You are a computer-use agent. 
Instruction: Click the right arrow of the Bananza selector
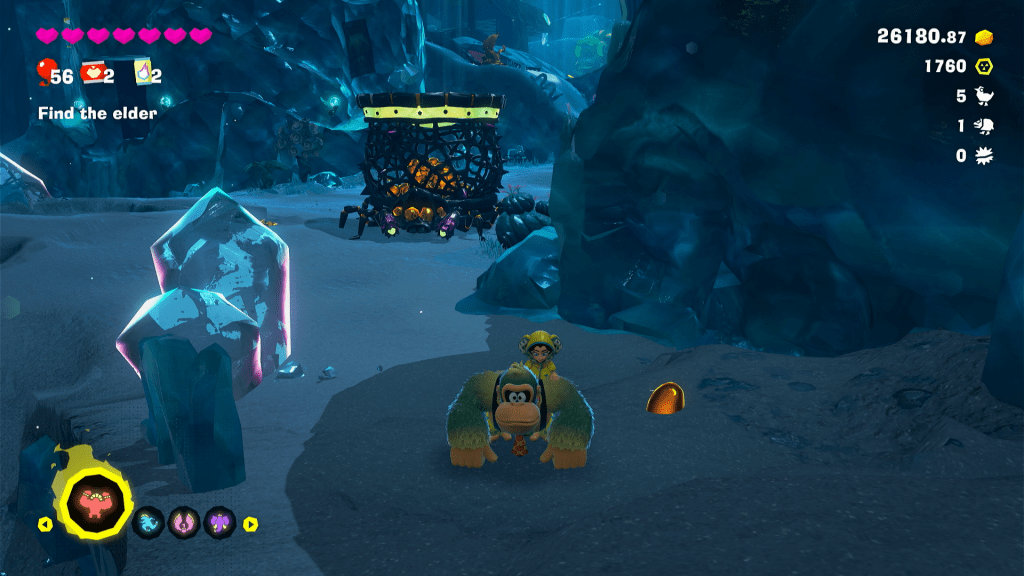(x=251, y=523)
